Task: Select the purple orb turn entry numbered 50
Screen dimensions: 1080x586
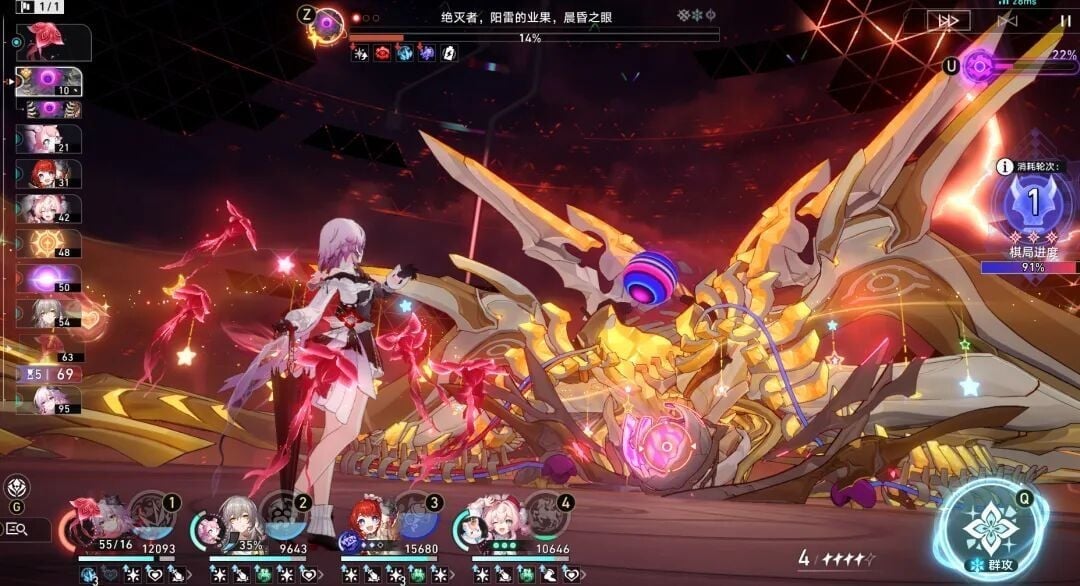Action: pos(48,278)
